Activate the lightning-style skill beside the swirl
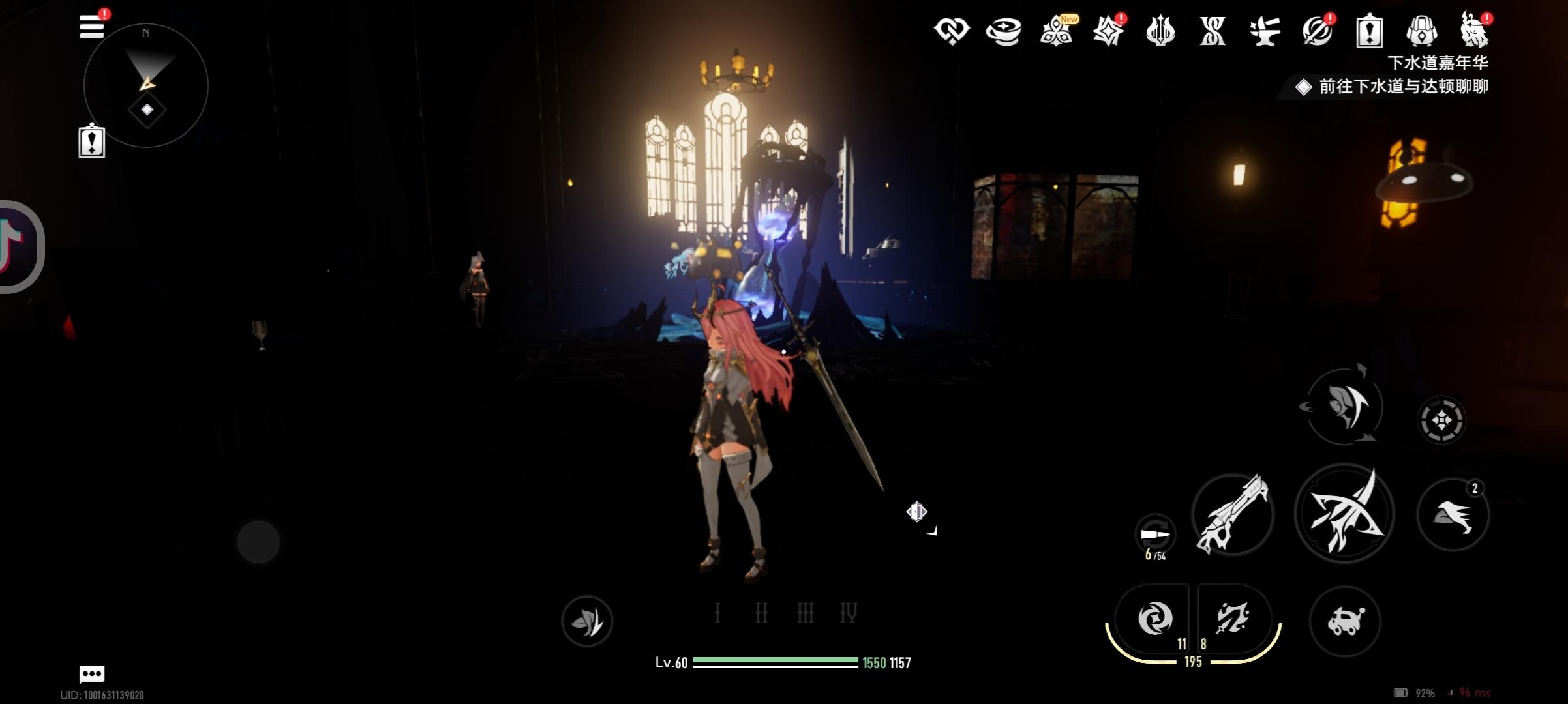This screenshot has height=704, width=1568. (x=1231, y=618)
